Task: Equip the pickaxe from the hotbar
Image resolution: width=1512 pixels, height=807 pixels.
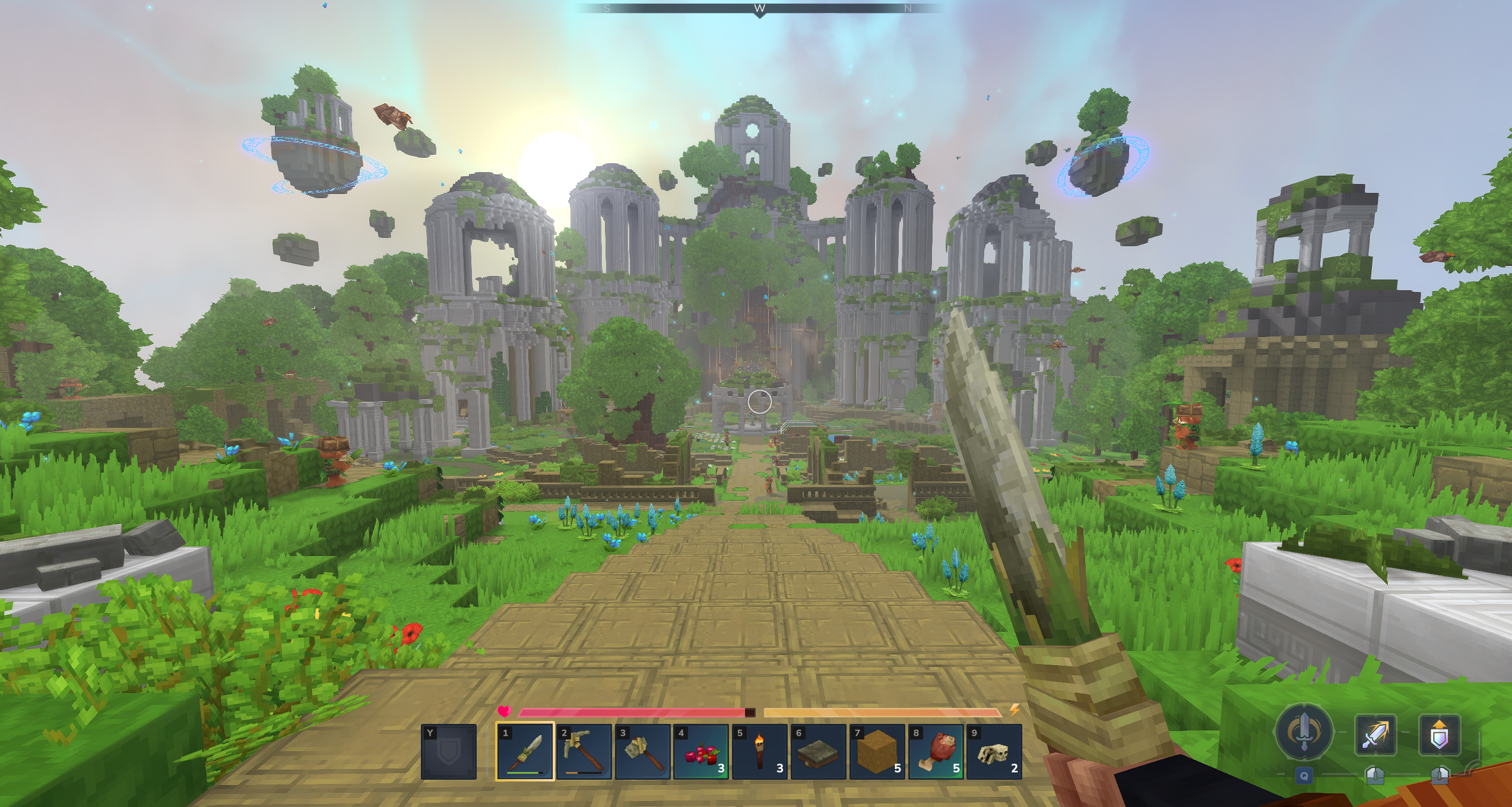Action: (x=584, y=751)
